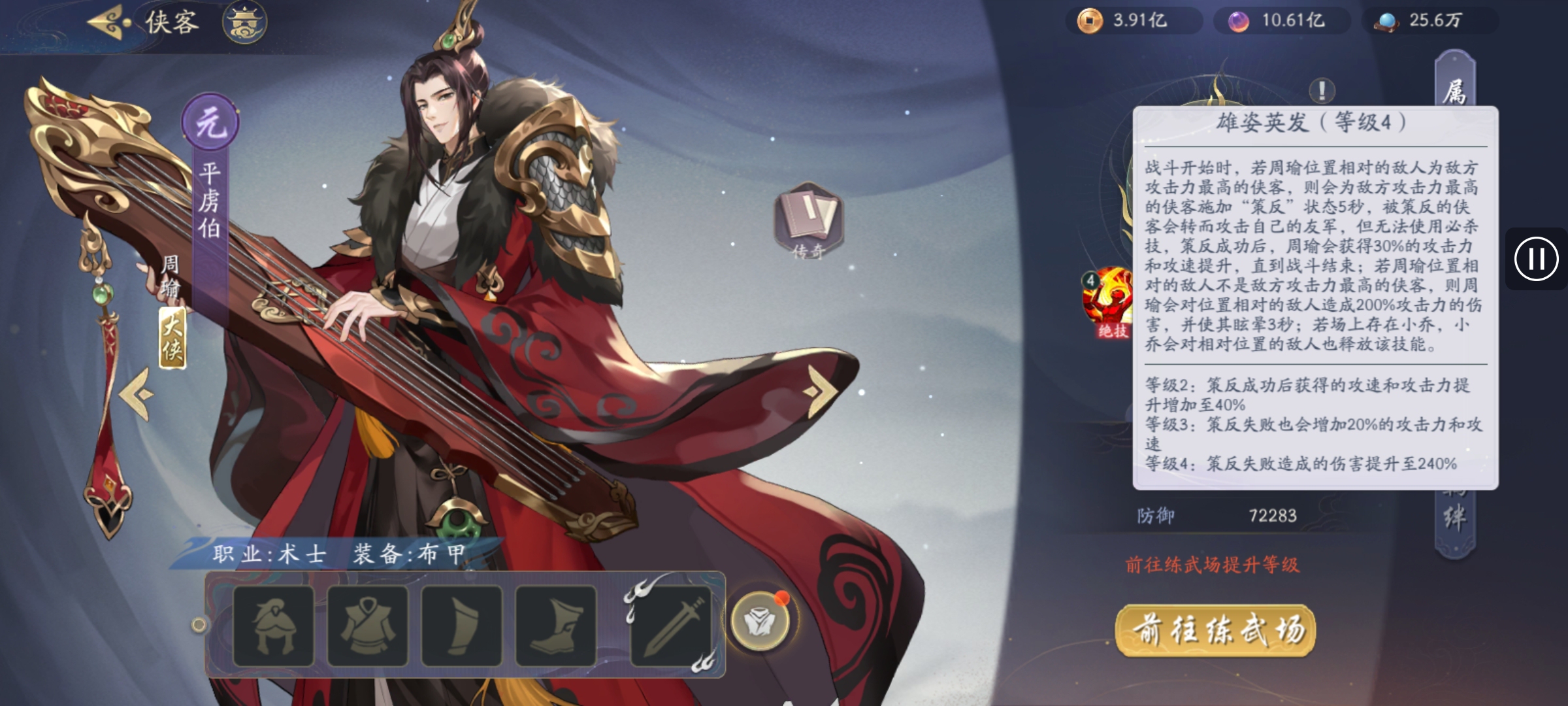Open the round emblem icon beside 侠客
Image resolution: width=1568 pixels, height=706 pixels.
pyautogui.click(x=244, y=23)
